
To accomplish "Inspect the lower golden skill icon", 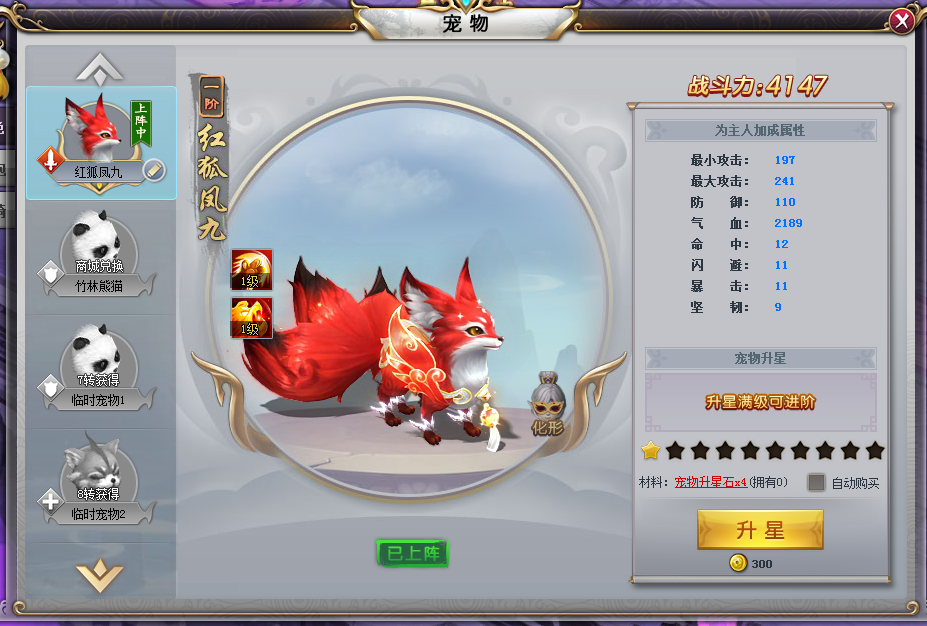I will tap(251, 317).
